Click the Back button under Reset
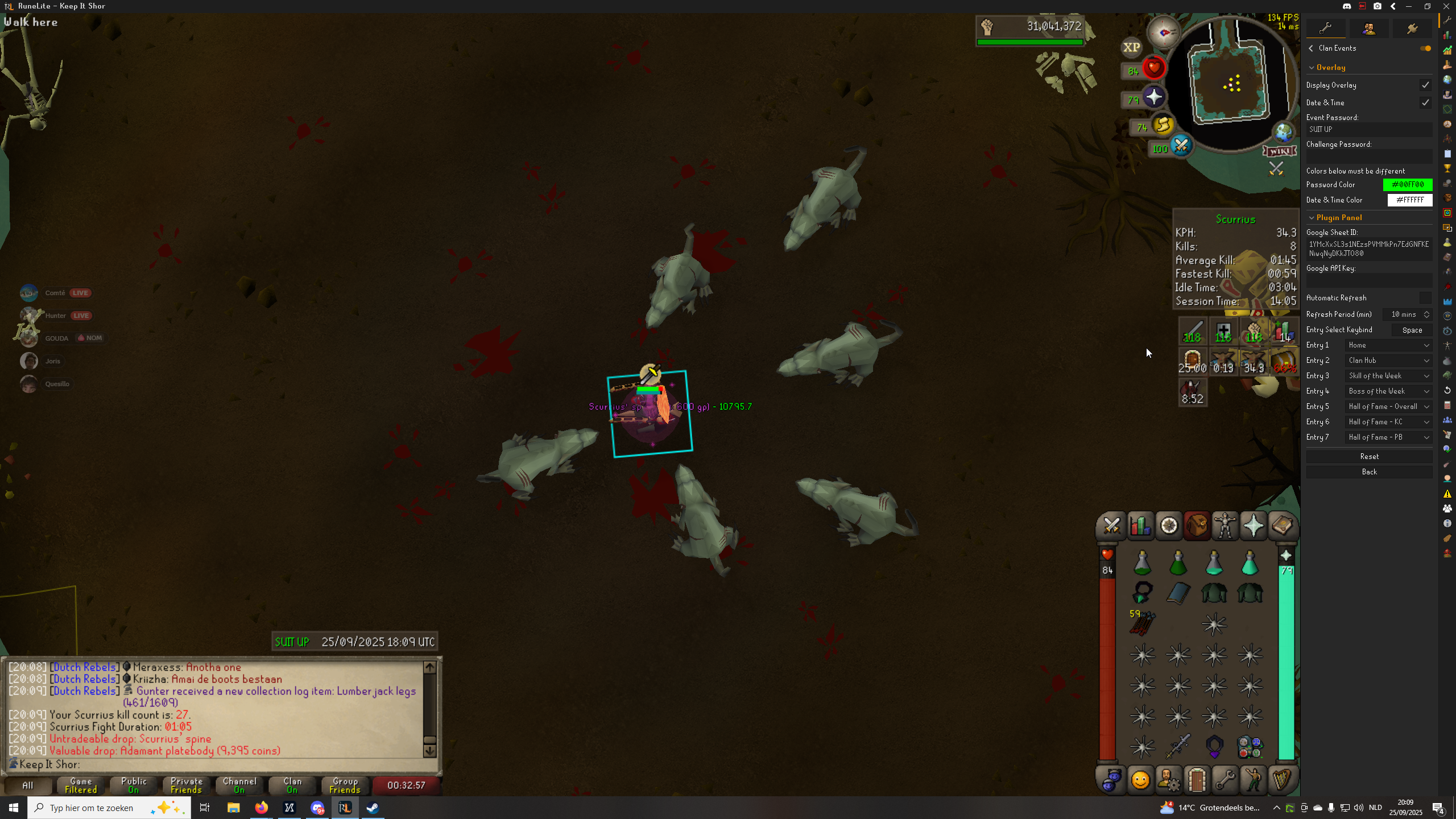 coord(1369,472)
